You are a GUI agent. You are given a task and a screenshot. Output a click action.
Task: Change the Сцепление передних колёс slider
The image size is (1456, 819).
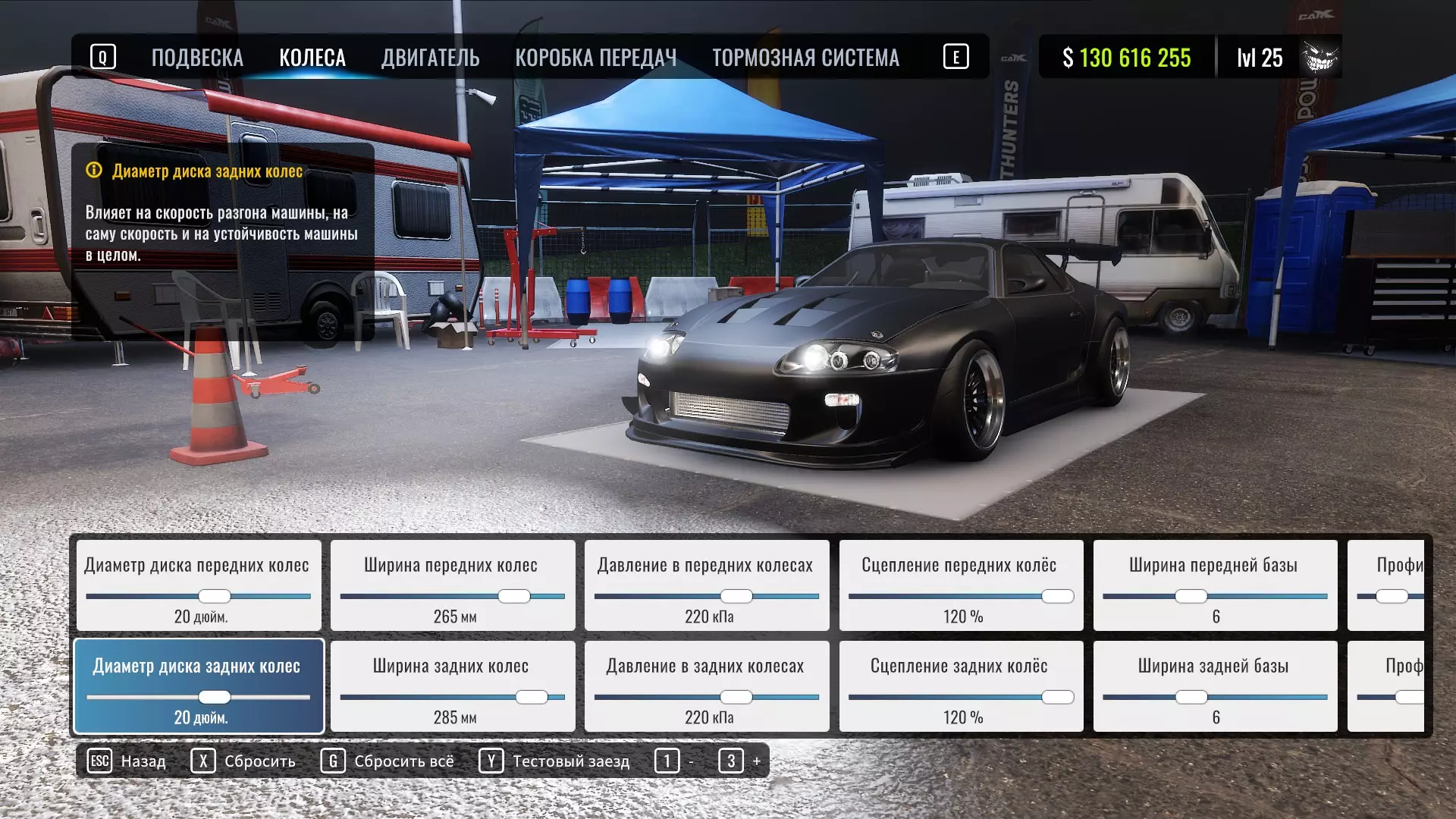point(1057,597)
